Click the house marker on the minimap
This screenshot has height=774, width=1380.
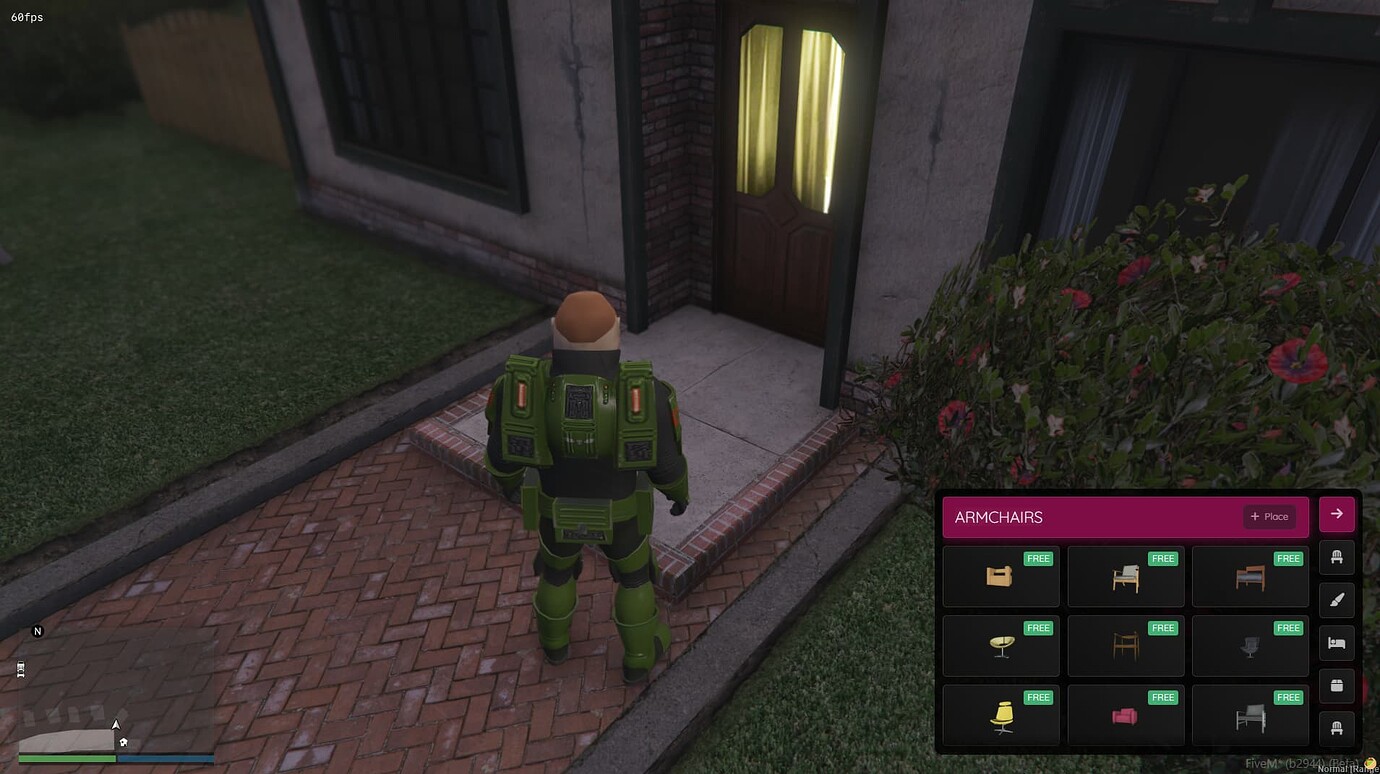point(121,742)
